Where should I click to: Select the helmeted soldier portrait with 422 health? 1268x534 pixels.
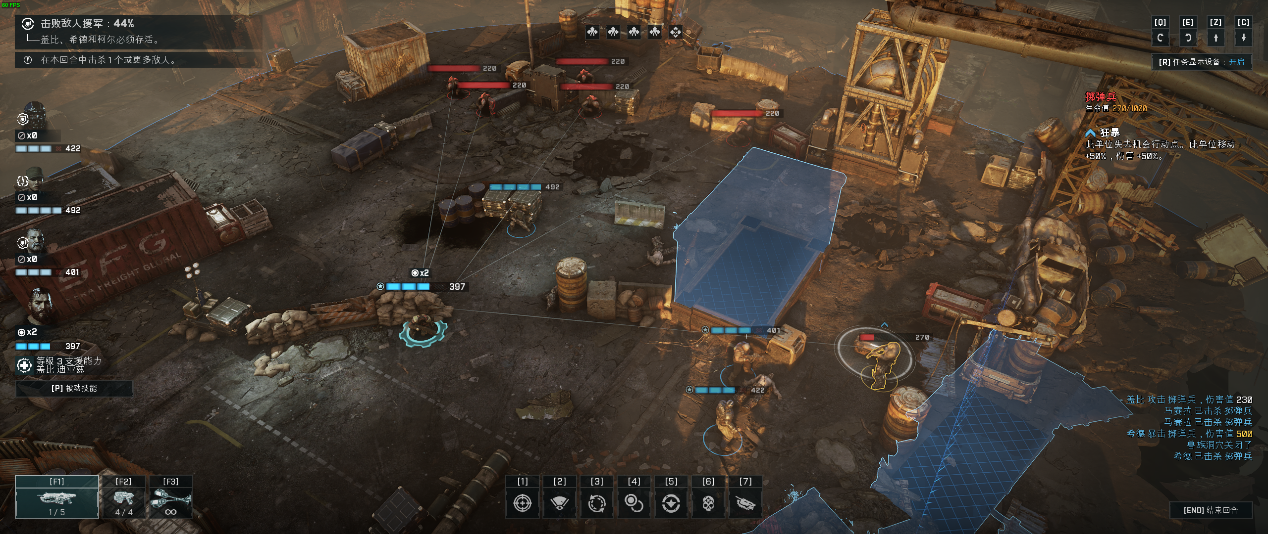click(x=33, y=114)
